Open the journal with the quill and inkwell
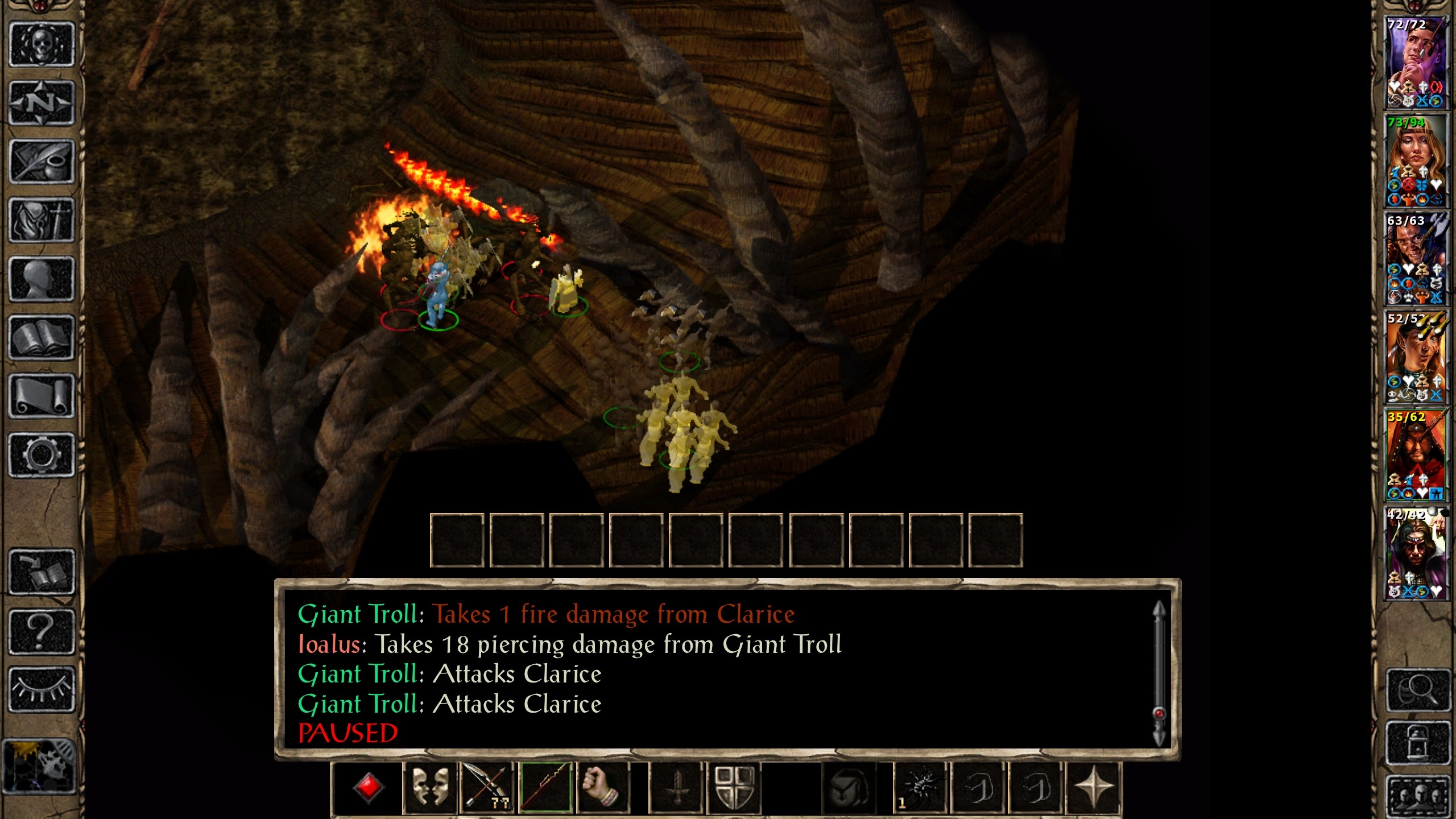This screenshot has height=819, width=1456. 42,162
